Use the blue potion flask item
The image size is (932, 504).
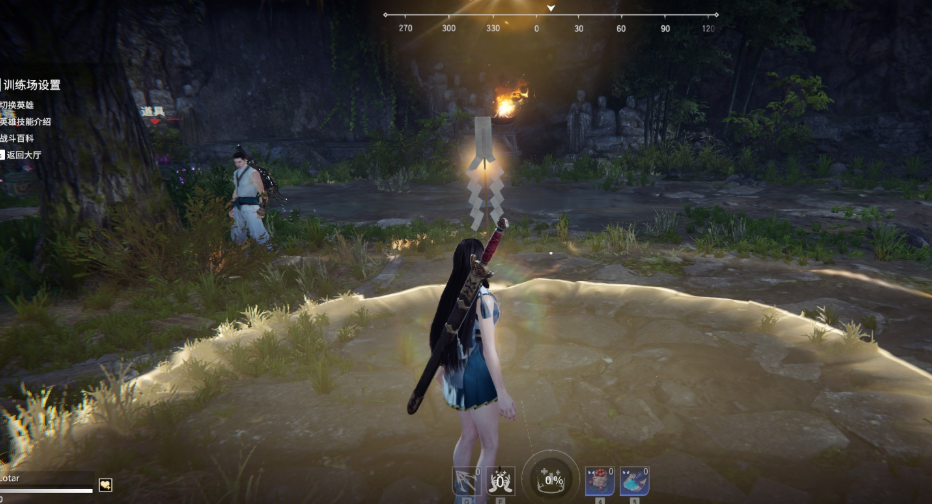click(633, 481)
